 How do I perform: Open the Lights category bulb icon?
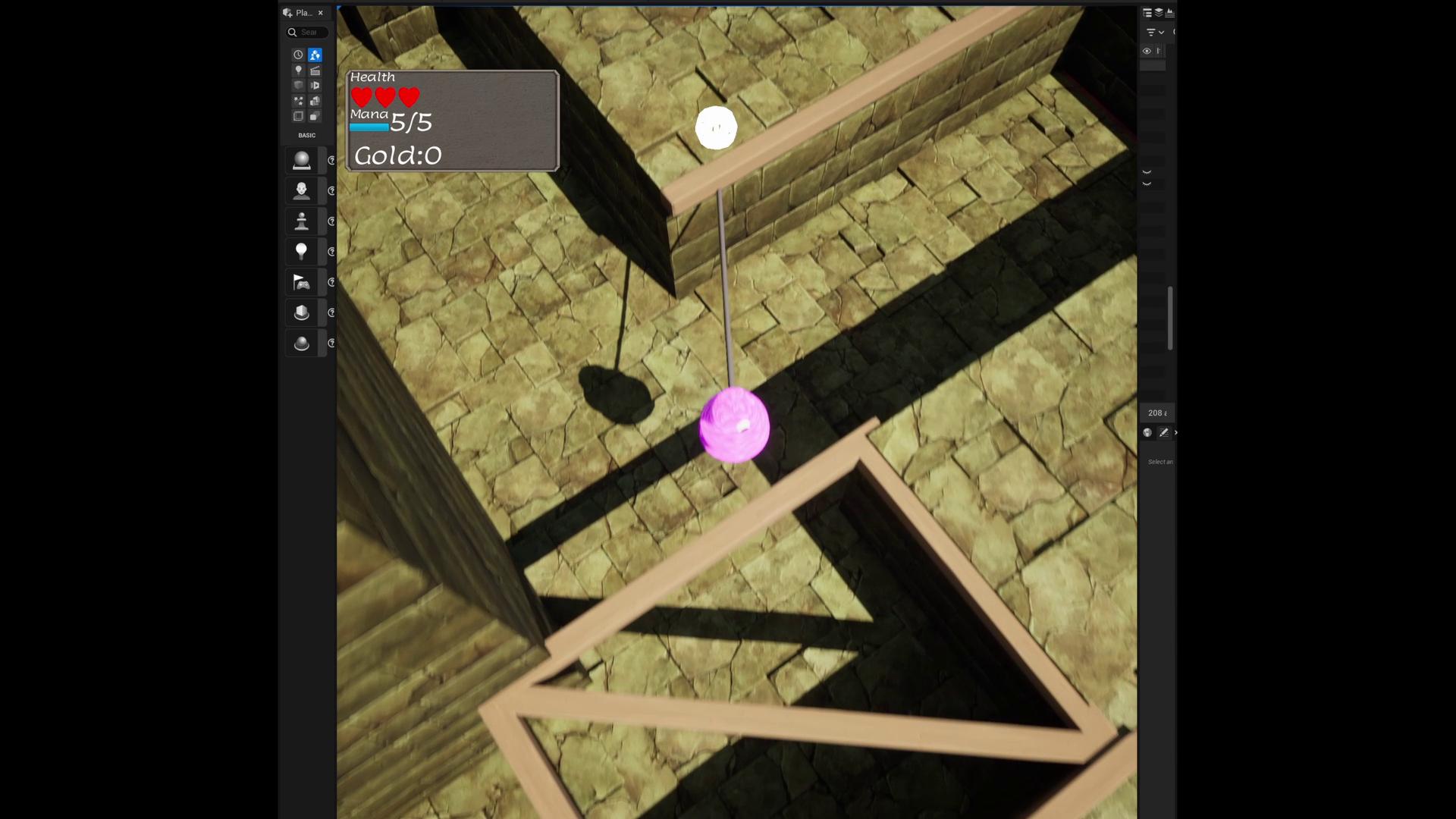coord(298,70)
